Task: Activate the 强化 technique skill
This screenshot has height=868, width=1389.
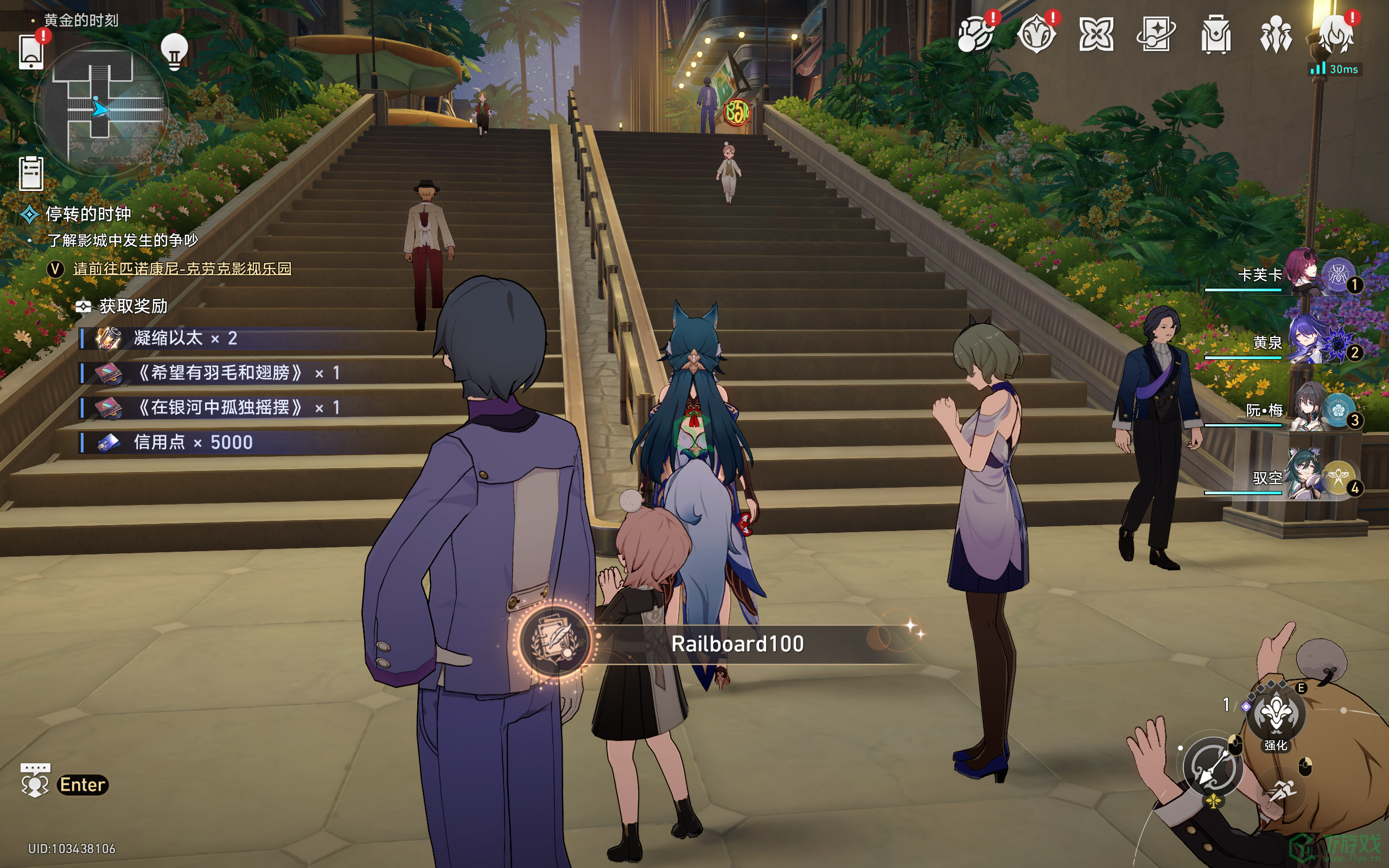Action: [x=1276, y=714]
